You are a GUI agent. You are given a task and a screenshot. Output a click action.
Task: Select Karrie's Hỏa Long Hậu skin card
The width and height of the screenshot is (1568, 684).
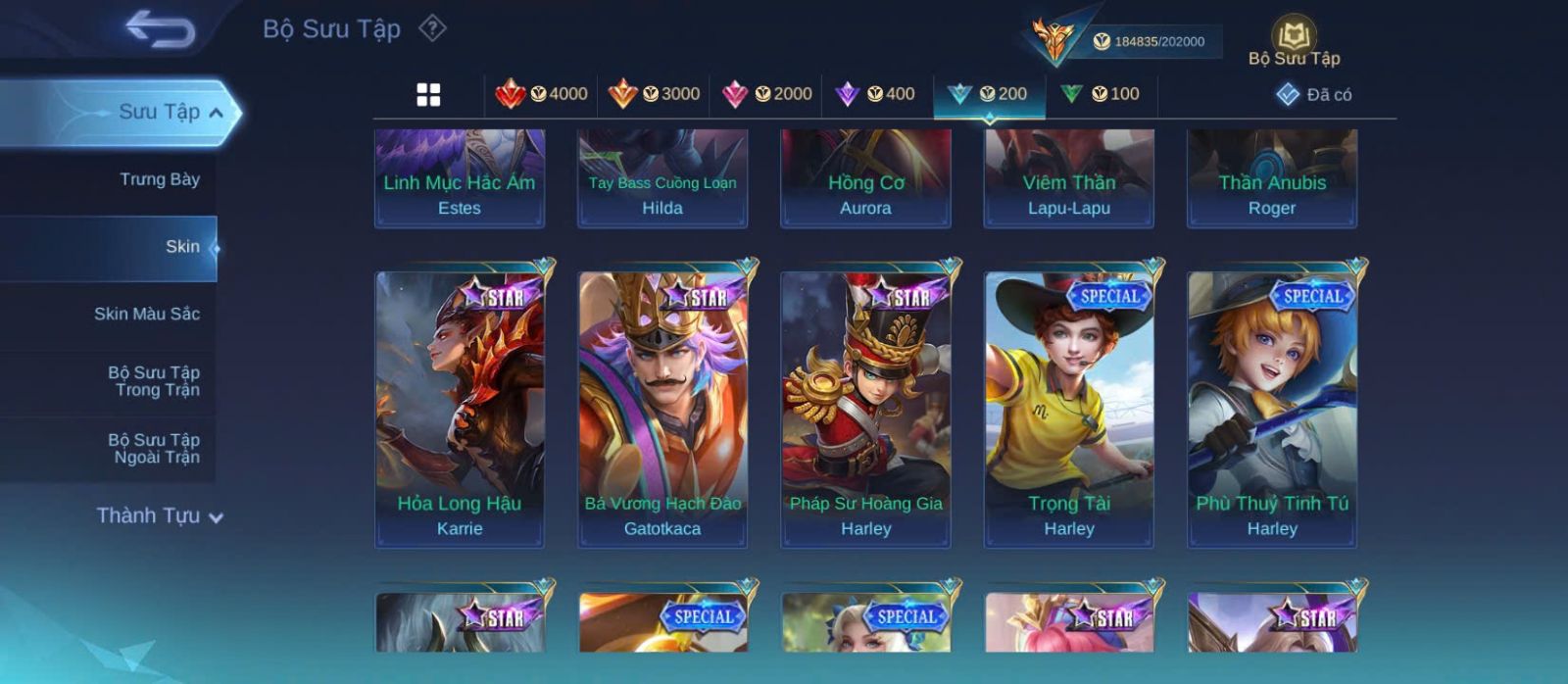(x=460, y=408)
